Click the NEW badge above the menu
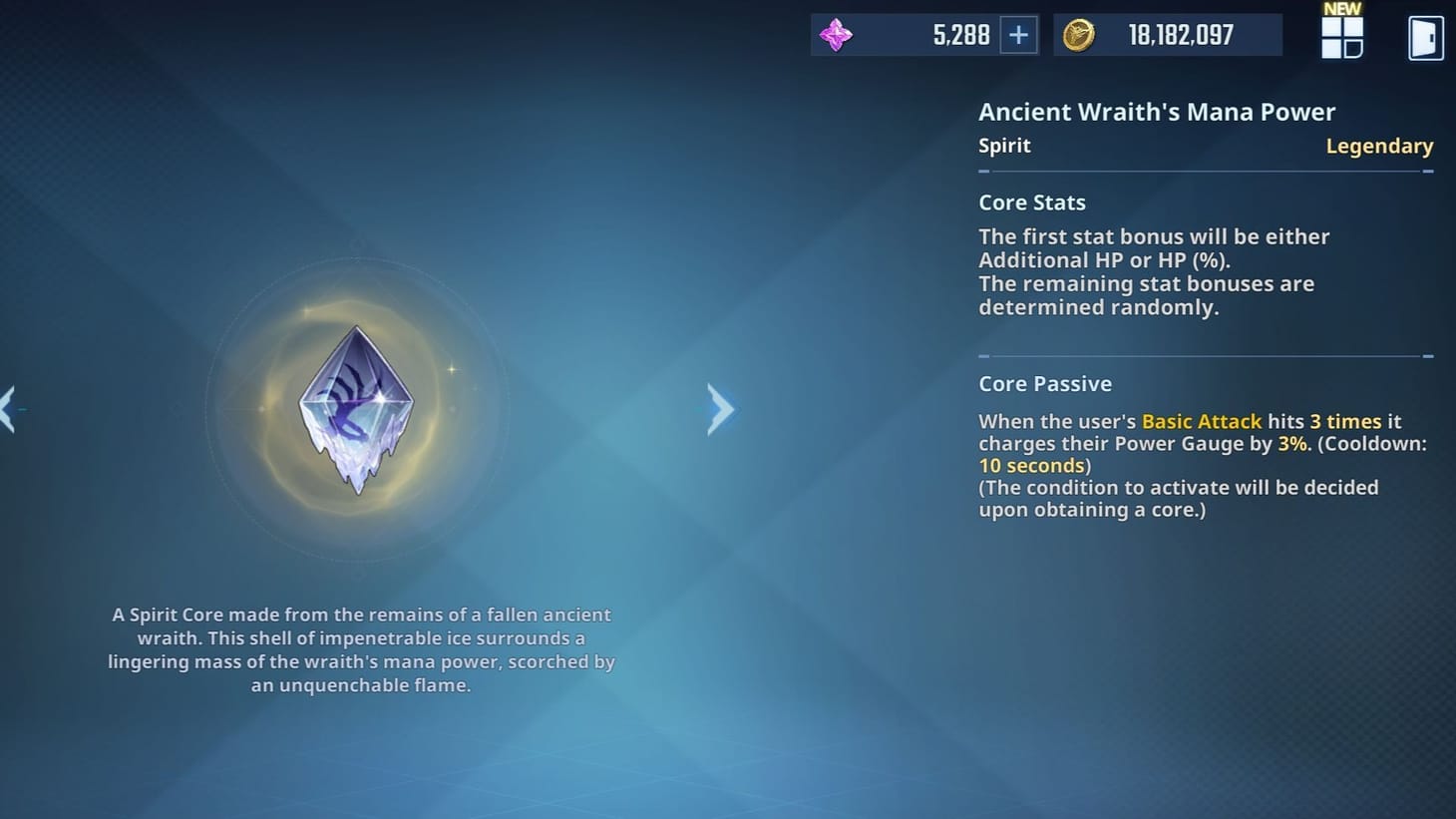Image resolution: width=1456 pixels, height=819 pixels. click(x=1341, y=9)
